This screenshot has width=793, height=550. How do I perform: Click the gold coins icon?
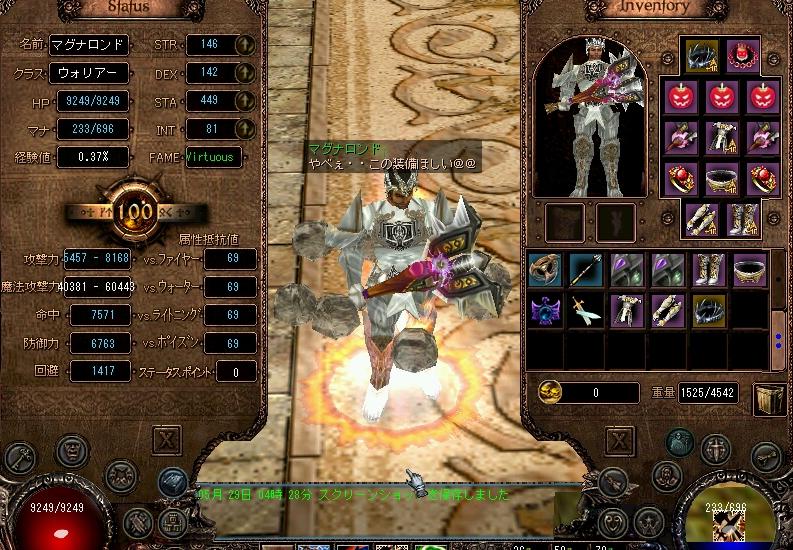pyautogui.click(x=548, y=392)
